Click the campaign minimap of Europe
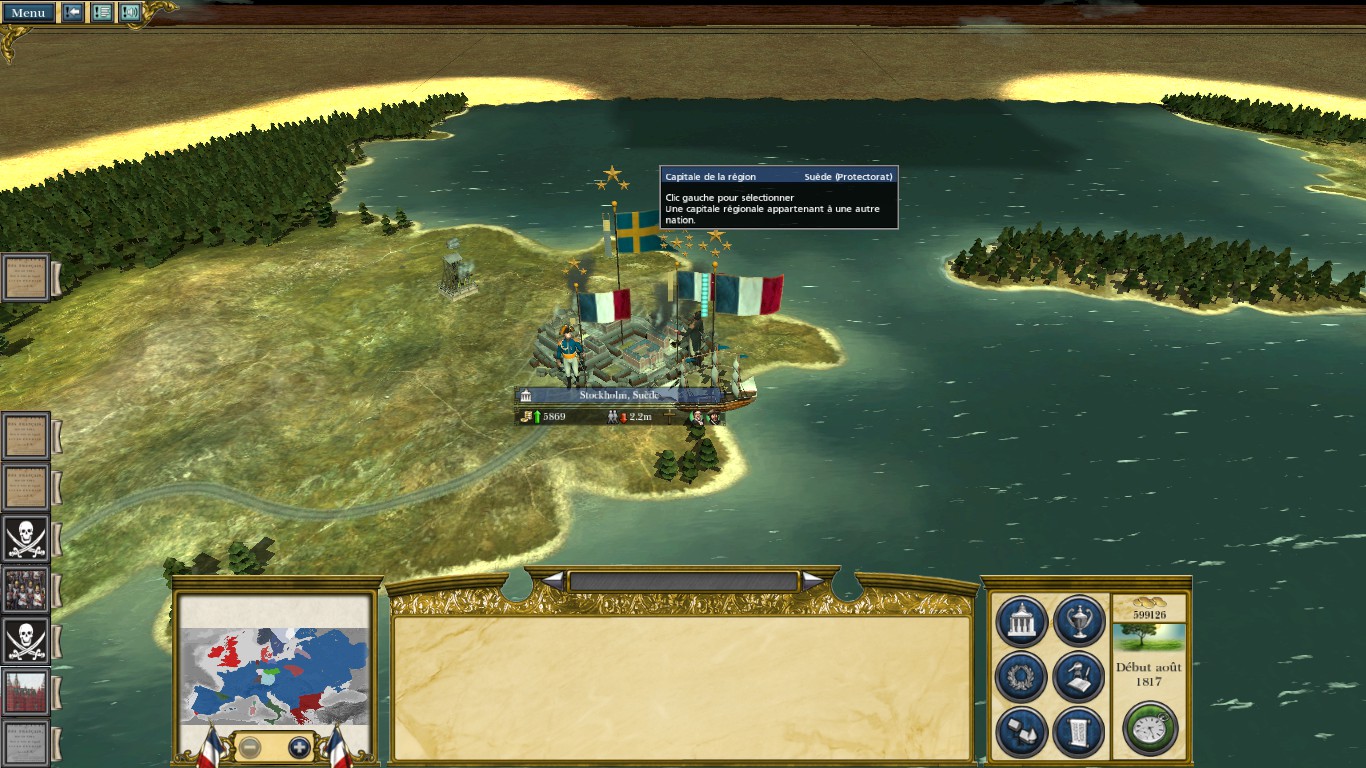The height and width of the screenshot is (768, 1366). tap(275, 673)
